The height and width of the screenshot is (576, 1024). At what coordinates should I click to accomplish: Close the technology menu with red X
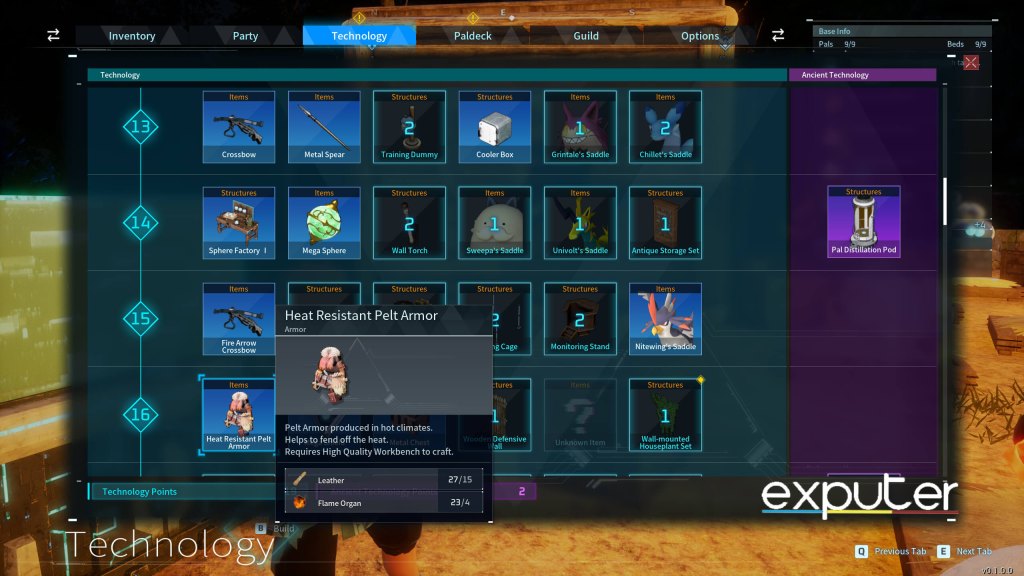click(x=970, y=62)
